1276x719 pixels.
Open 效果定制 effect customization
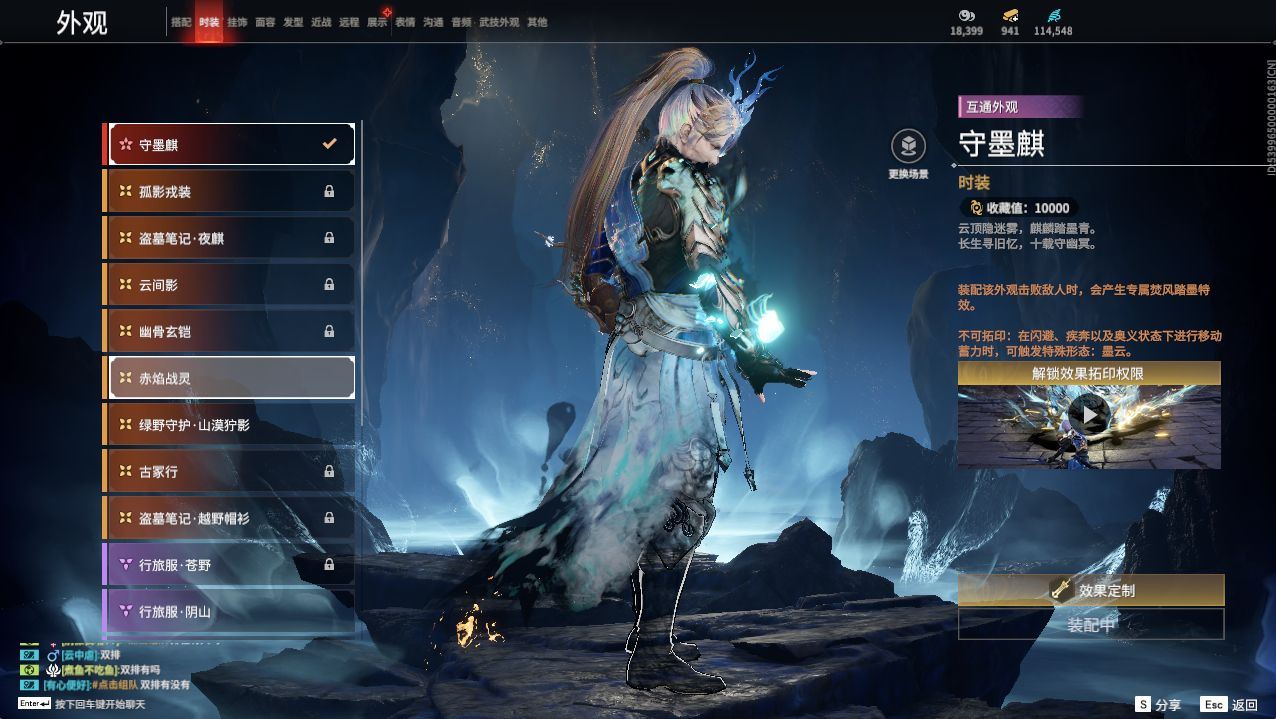point(1091,590)
